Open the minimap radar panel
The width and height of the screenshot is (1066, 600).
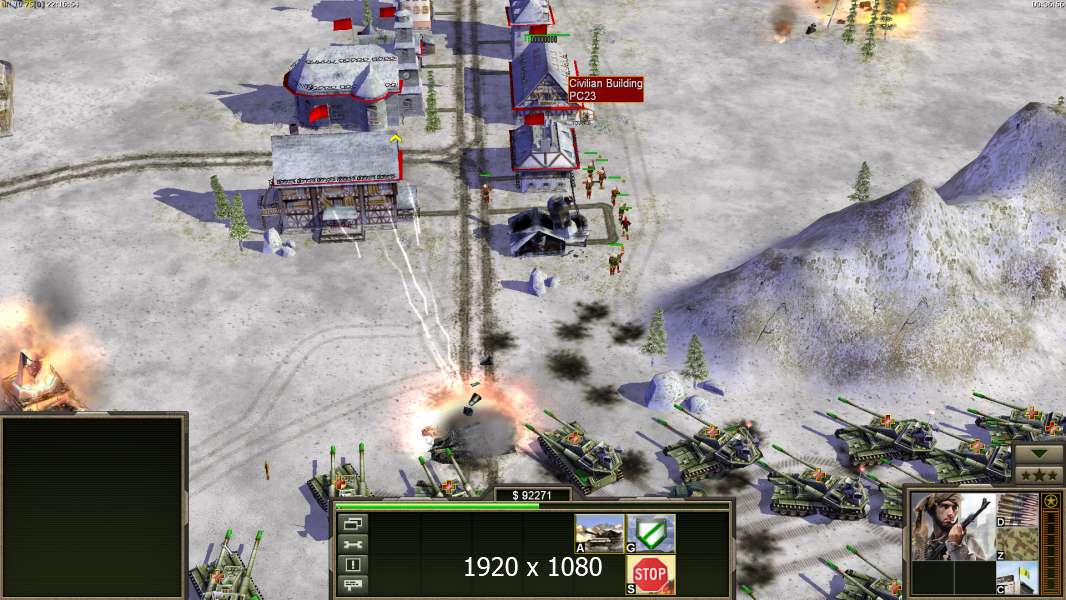click(93, 506)
